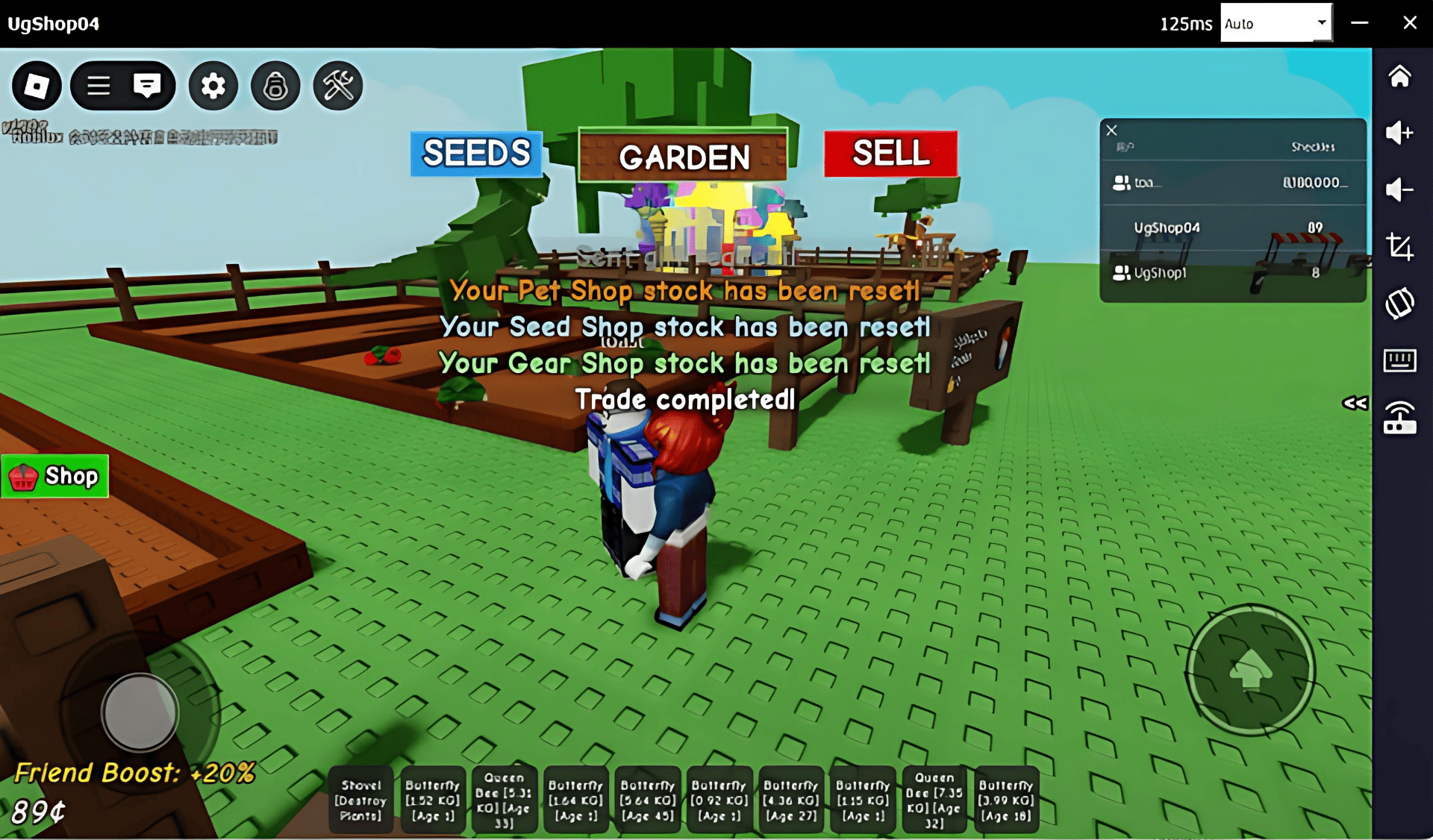Open the backpack inventory
Viewport: 1433px width, 840px height.
pos(275,86)
